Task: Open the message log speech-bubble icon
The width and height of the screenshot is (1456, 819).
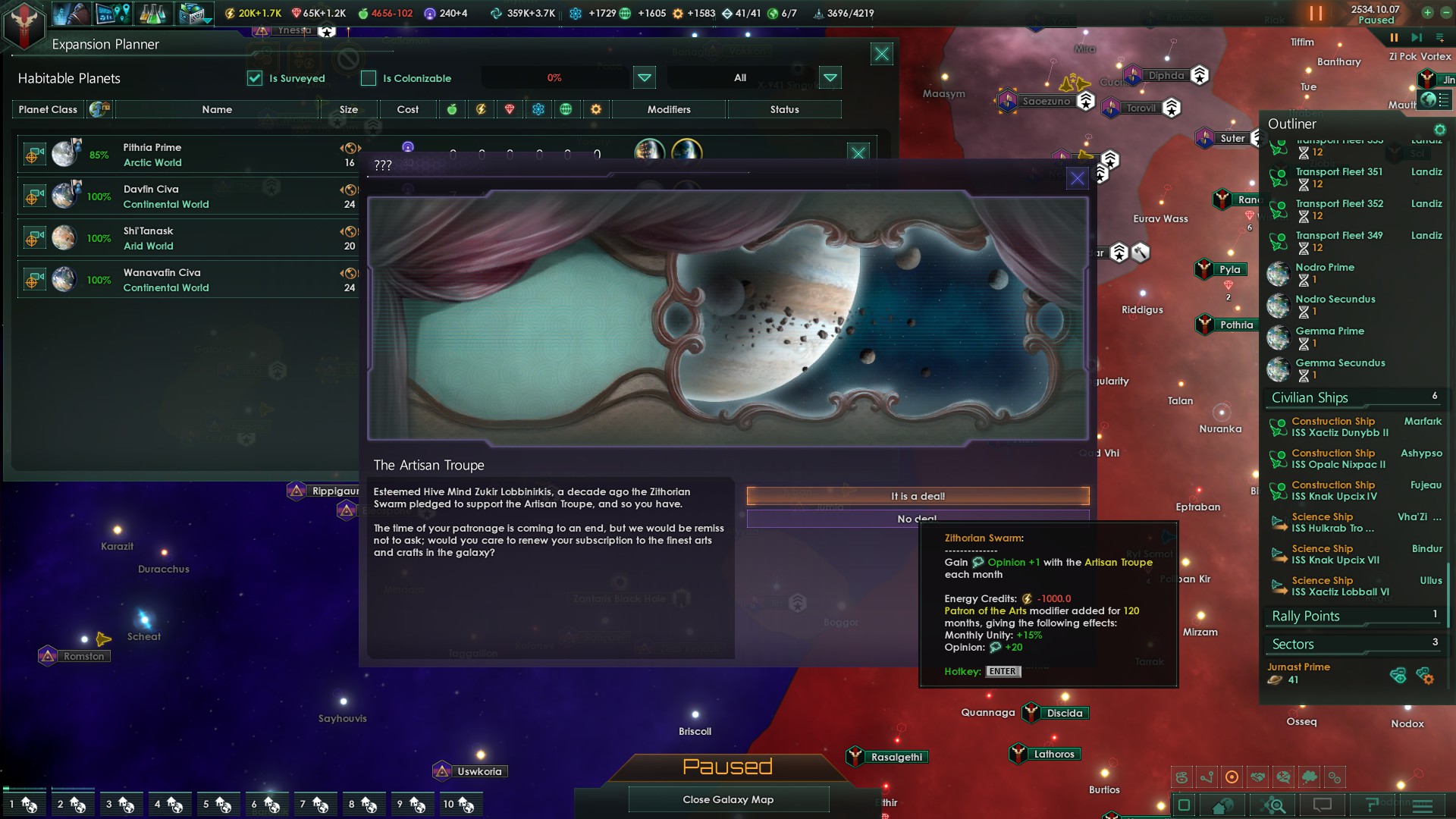Action: click(1323, 805)
